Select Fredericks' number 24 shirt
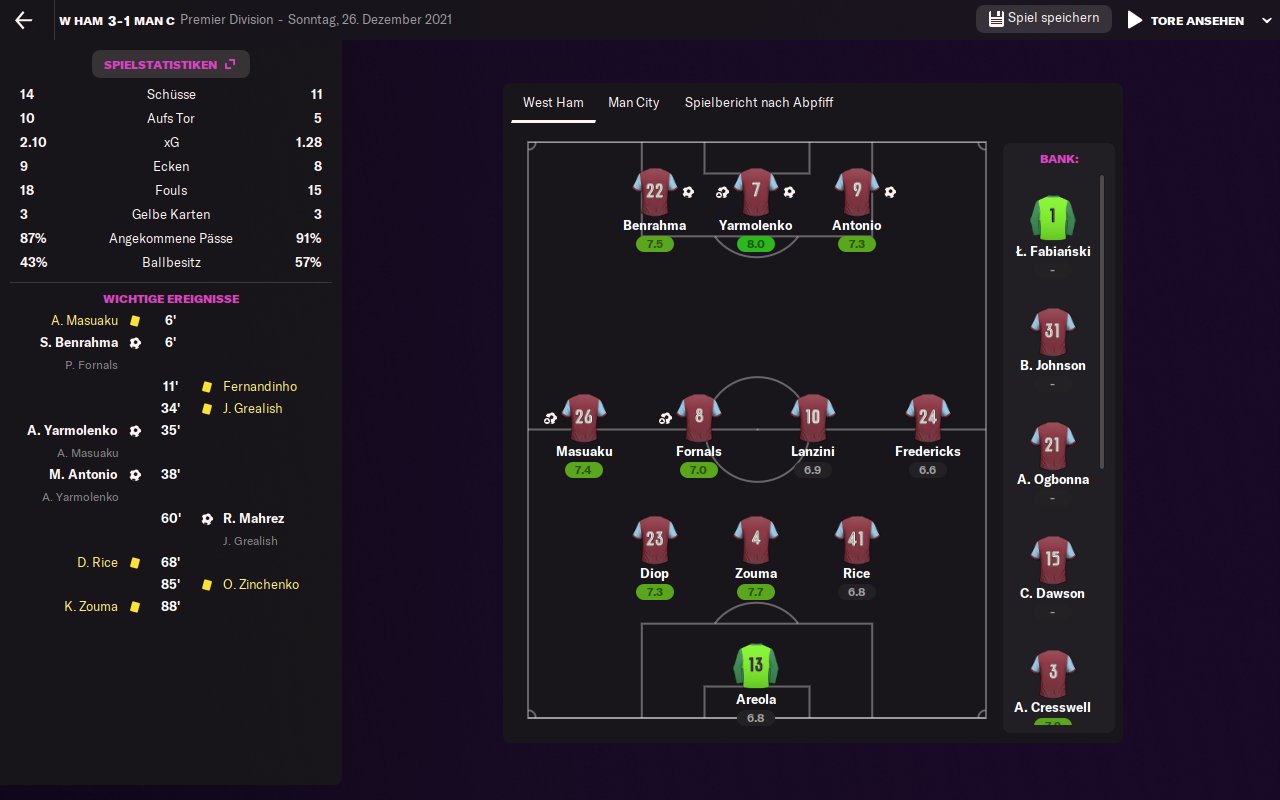This screenshot has height=800, width=1280. pyautogui.click(x=927, y=418)
